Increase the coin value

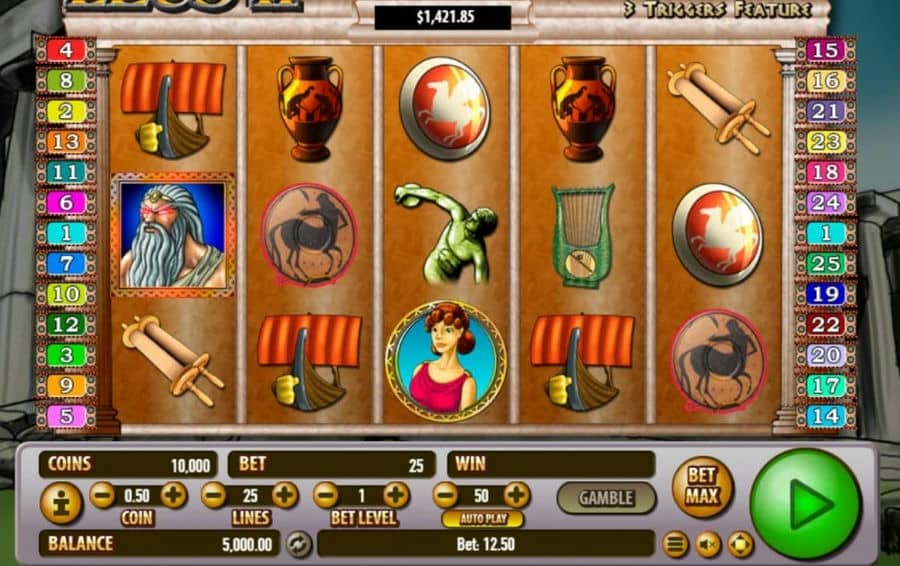coord(174,495)
